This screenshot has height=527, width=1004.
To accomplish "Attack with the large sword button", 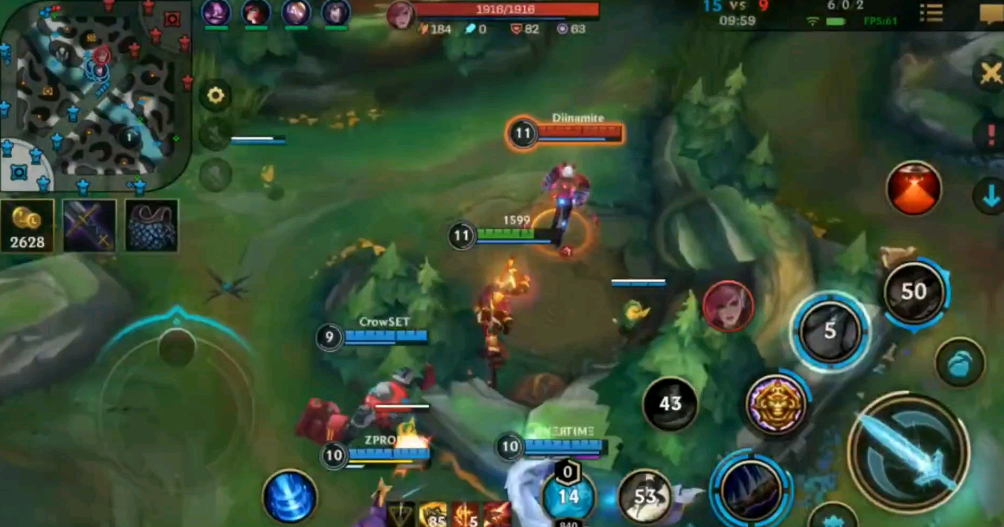I will (x=908, y=453).
